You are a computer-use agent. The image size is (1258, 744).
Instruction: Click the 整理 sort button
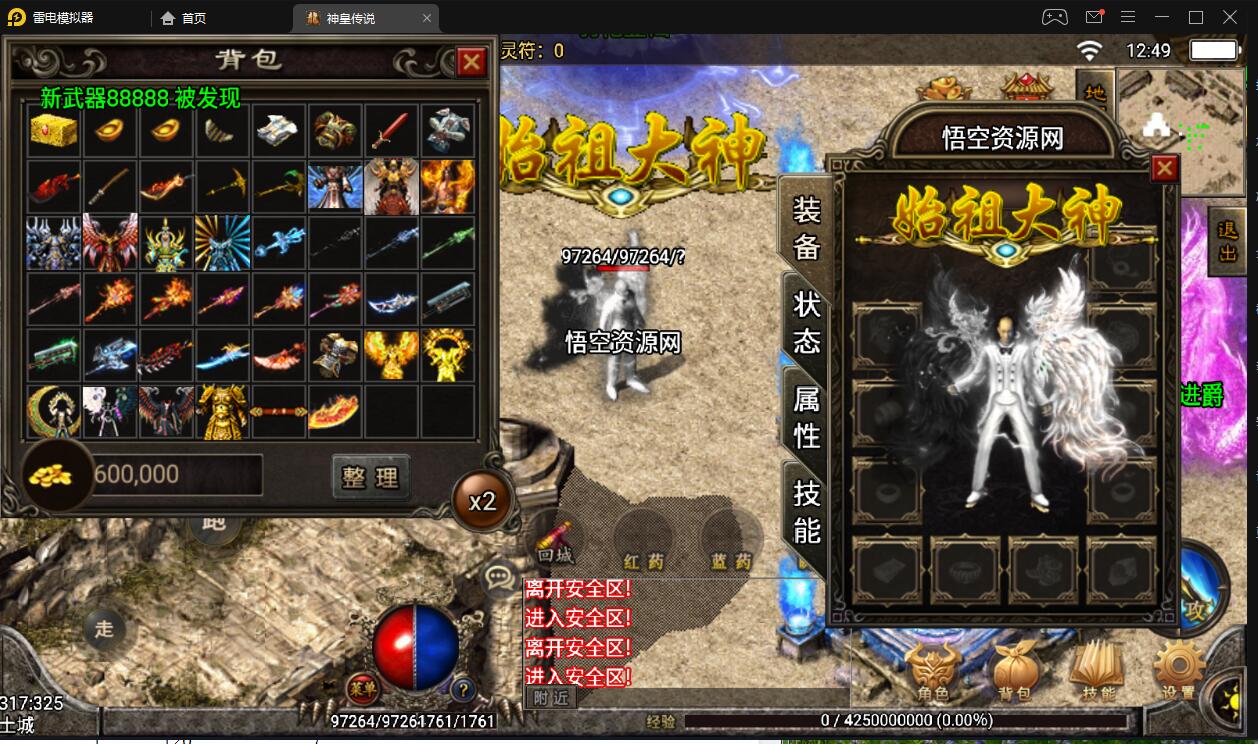pos(371,477)
